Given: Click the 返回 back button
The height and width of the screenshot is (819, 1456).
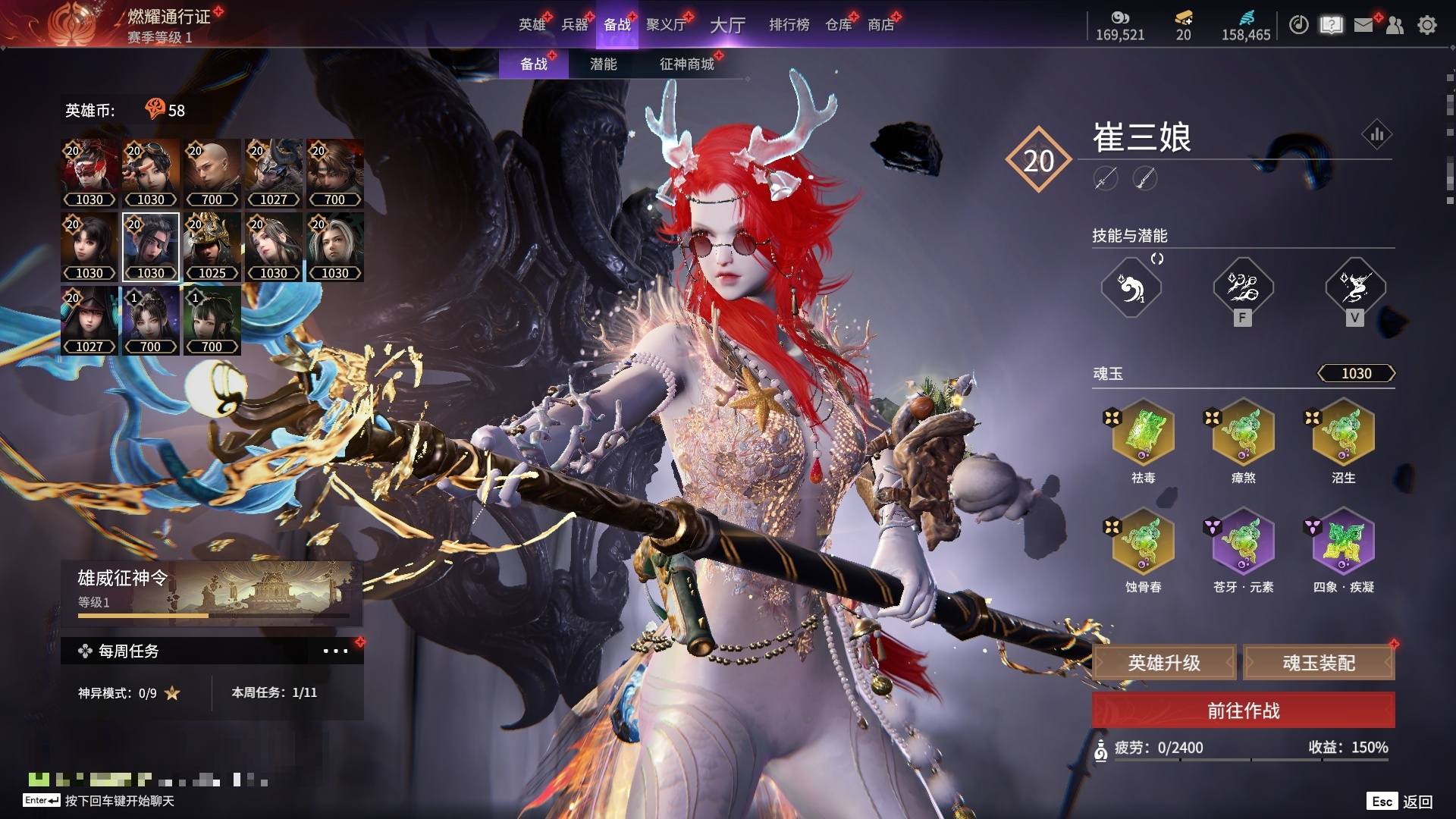Looking at the screenshot, I should 1417,802.
